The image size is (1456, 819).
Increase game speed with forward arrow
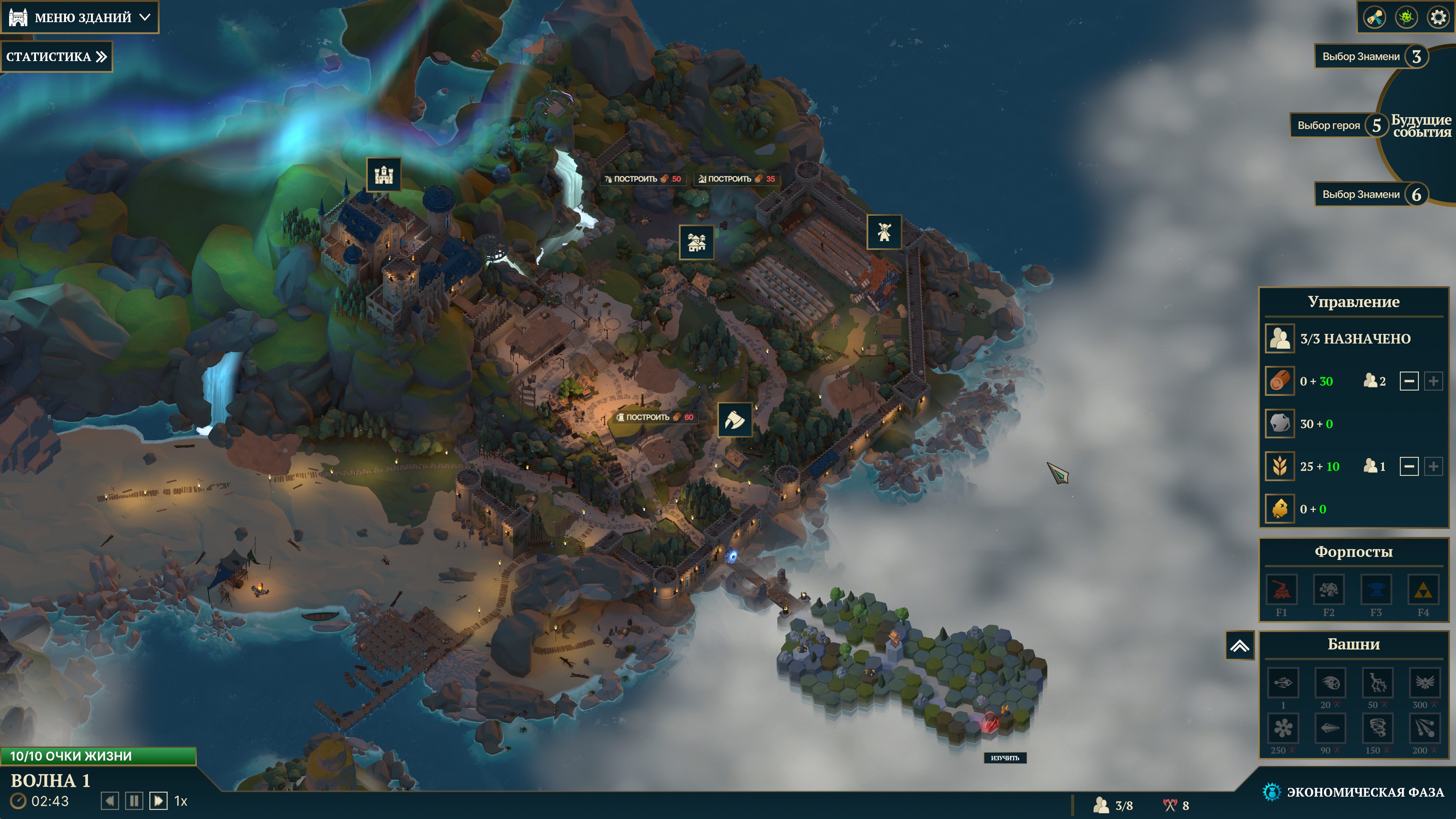tap(158, 801)
